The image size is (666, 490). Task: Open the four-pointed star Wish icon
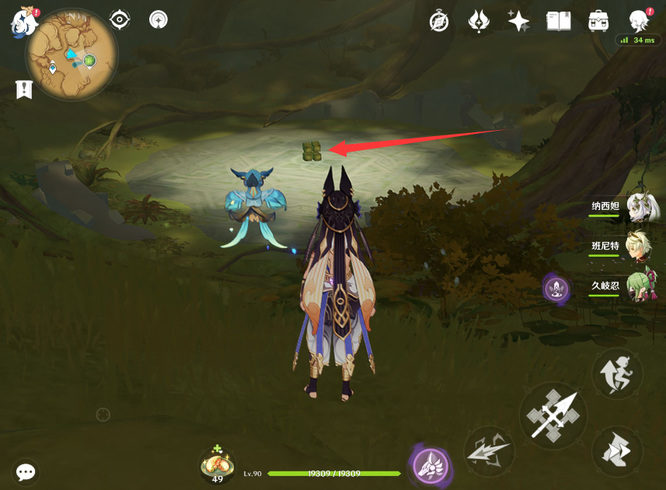[x=518, y=21]
